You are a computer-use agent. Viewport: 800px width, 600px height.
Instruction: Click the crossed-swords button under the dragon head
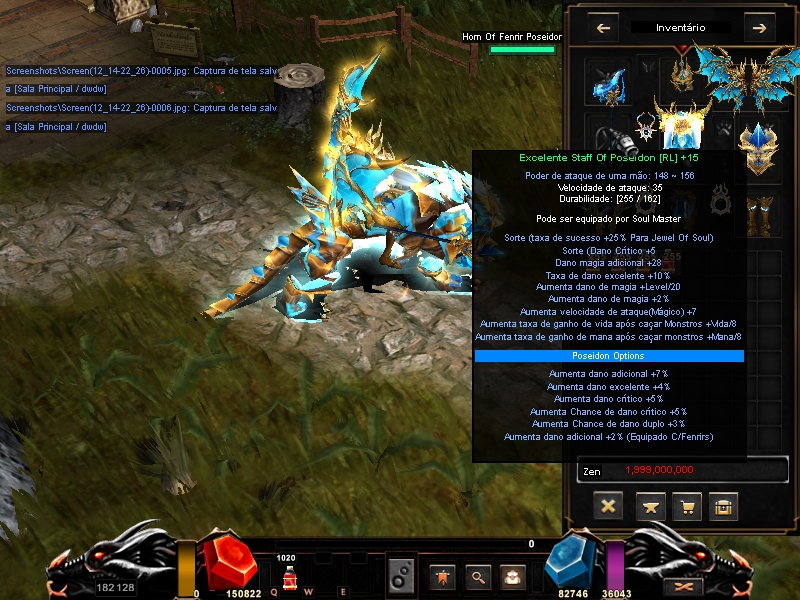click(x=685, y=586)
